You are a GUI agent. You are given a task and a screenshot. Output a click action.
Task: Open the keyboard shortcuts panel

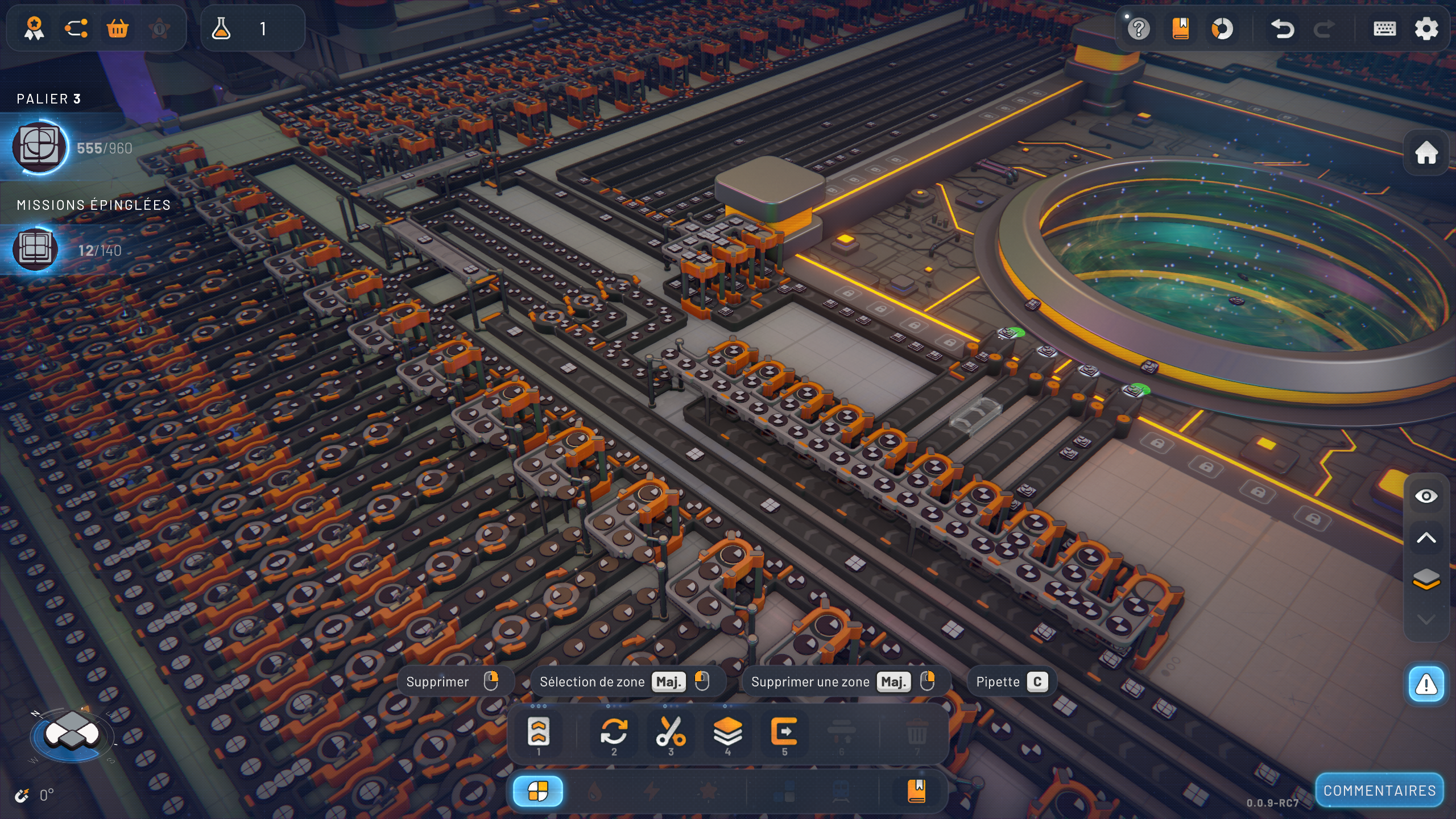[x=1384, y=28]
